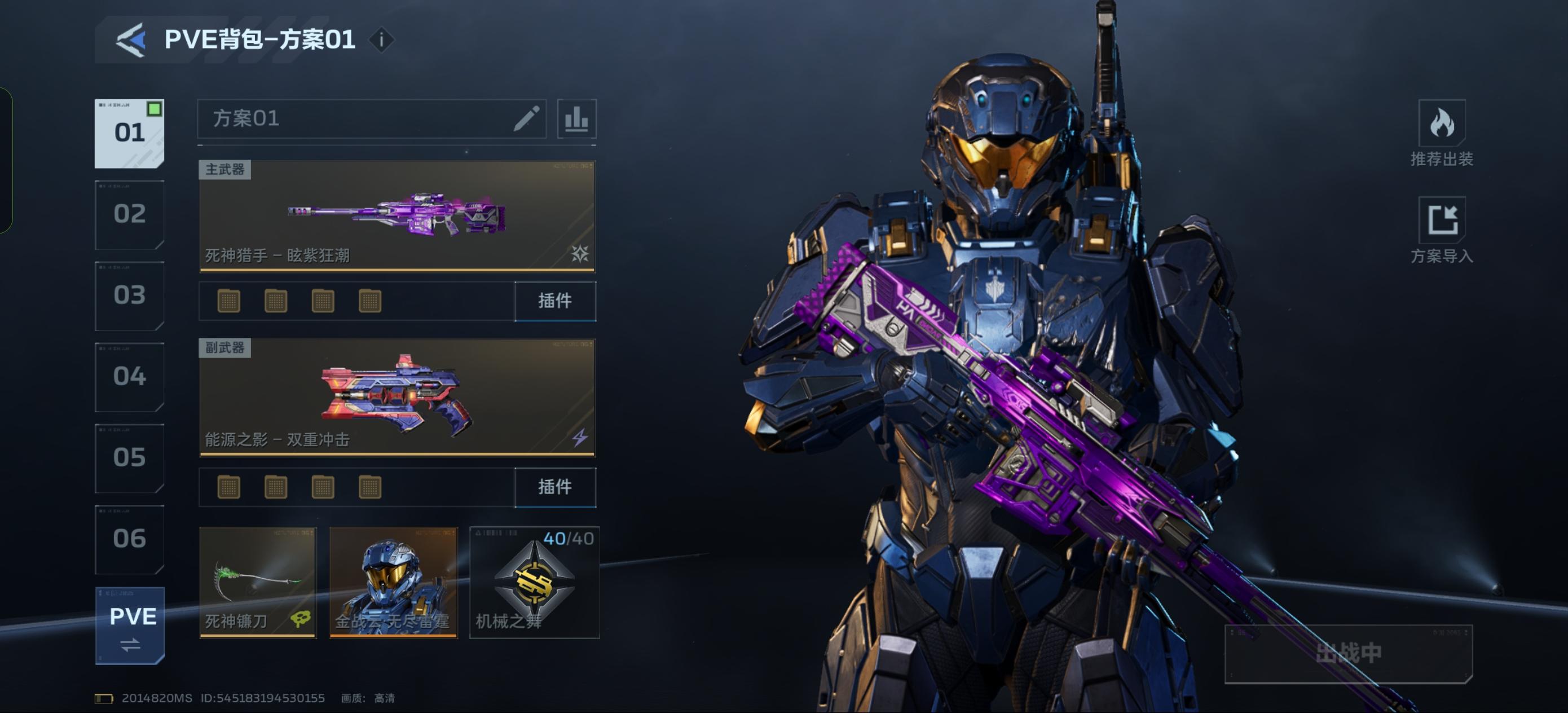Open the bar chart stats button
This screenshot has height=713, width=1568.
click(576, 118)
